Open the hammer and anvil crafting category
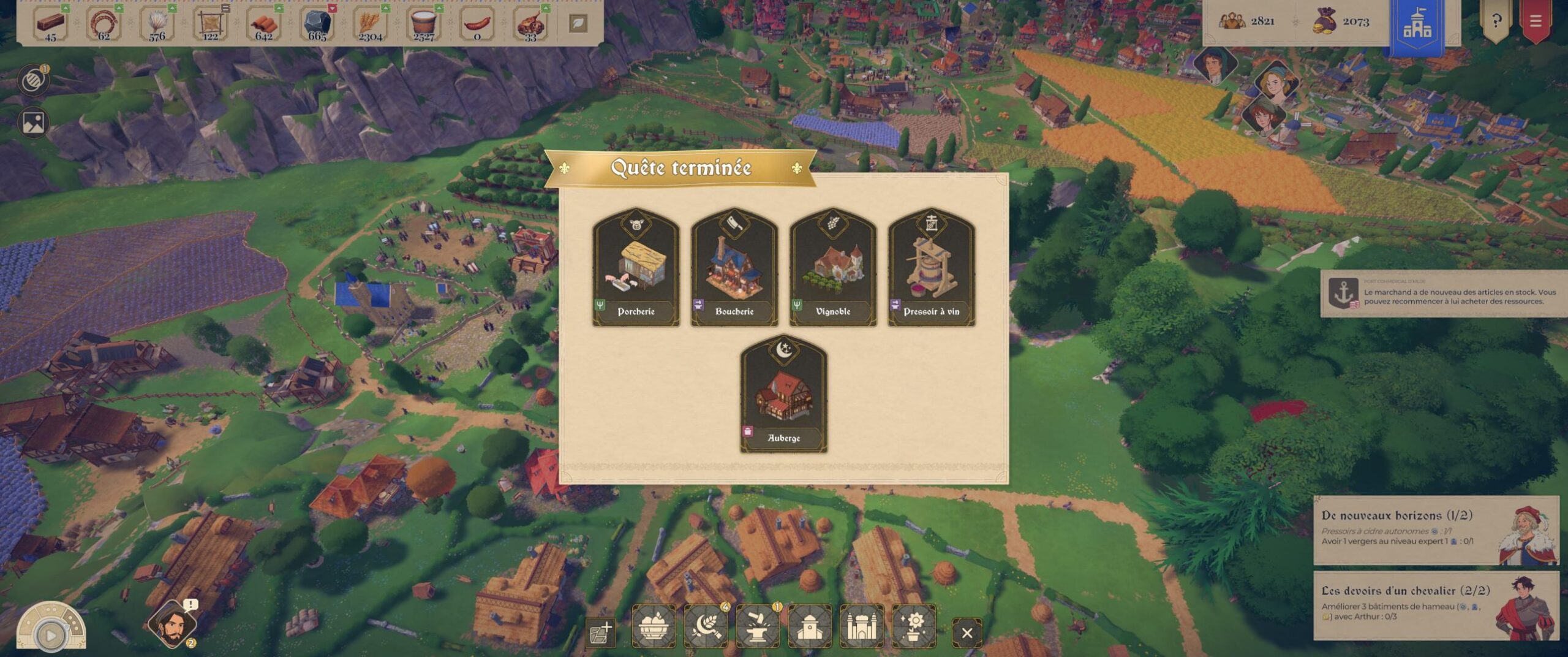 tap(758, 626)
